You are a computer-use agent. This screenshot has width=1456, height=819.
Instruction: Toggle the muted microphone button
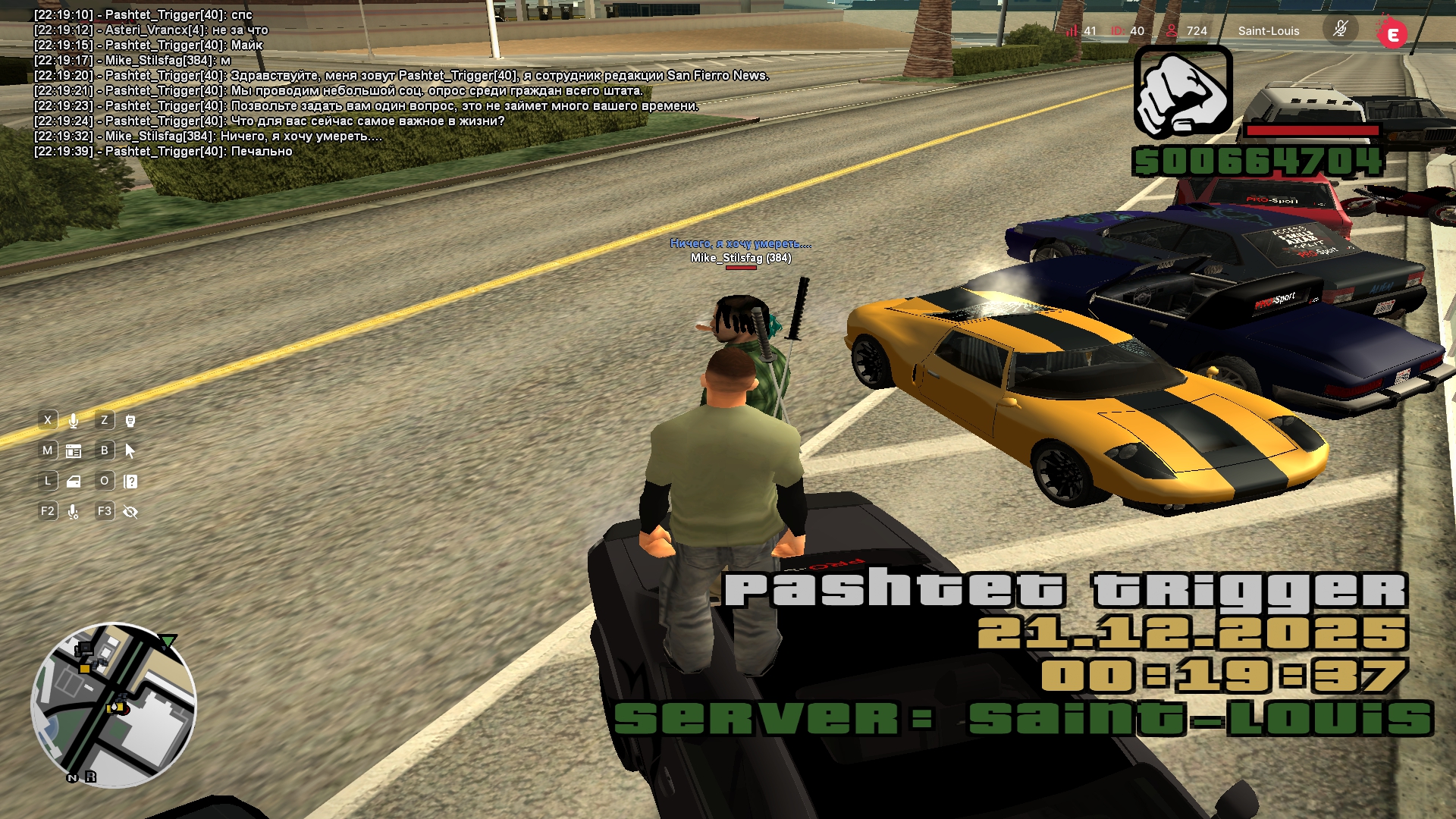coord(1340,30)
